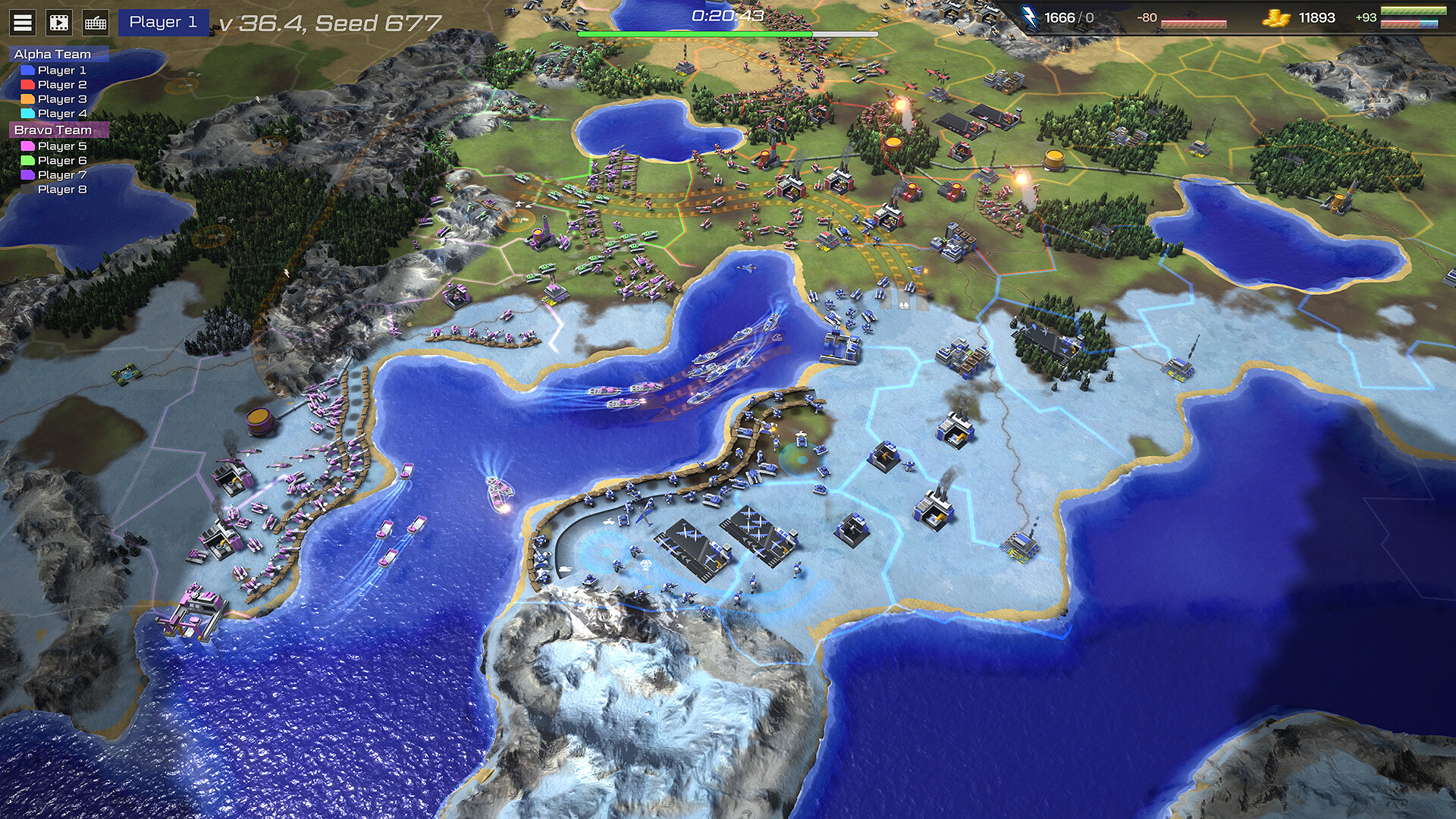Select Player 4 in Alpha Team list
This screenshot has height=819, width=1456.
click(64, 112)
